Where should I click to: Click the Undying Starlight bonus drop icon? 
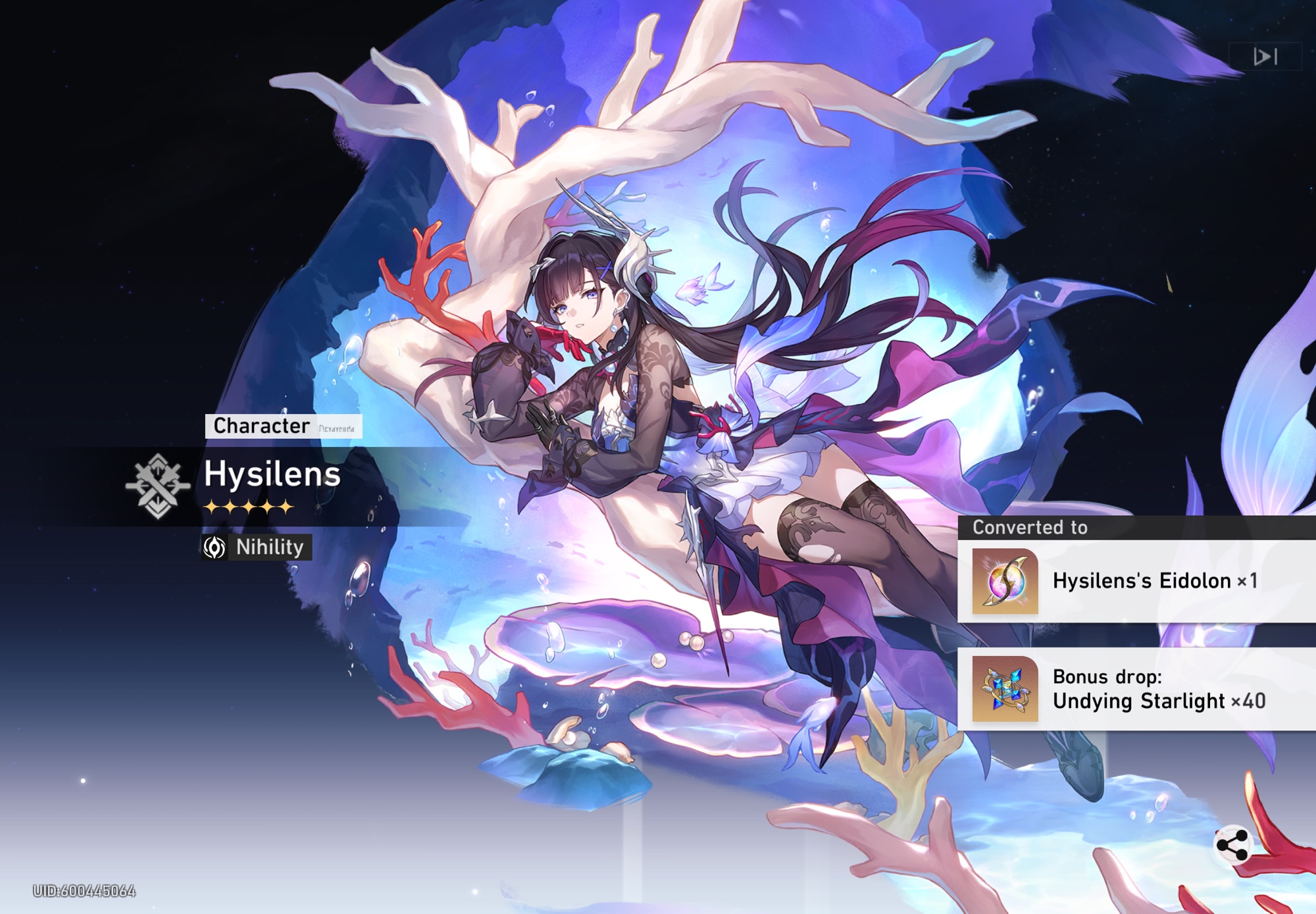pyautogui.click(x=1005, y=689)
